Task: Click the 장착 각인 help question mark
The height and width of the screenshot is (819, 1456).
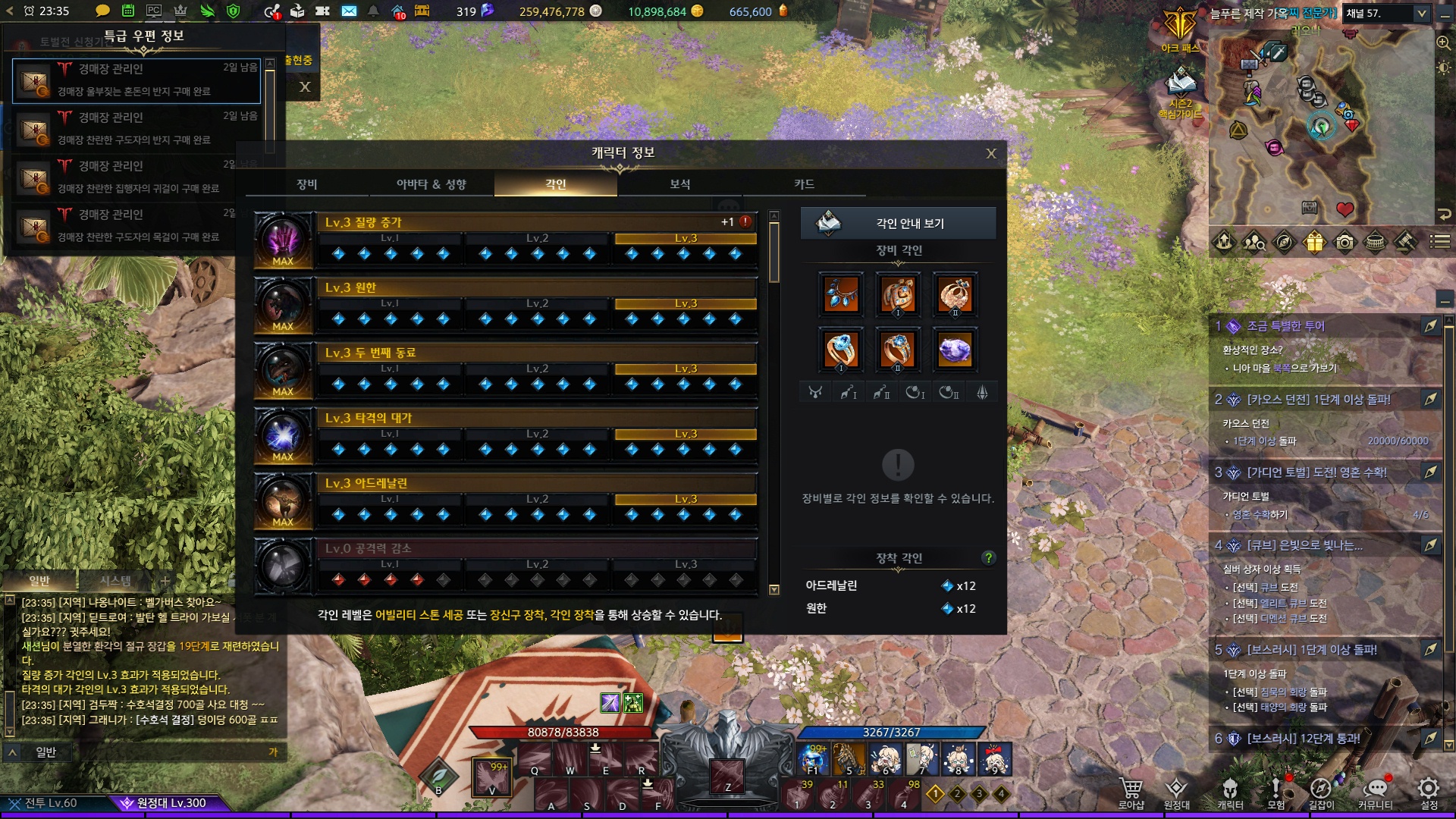Action: click(x=987, y=558)
